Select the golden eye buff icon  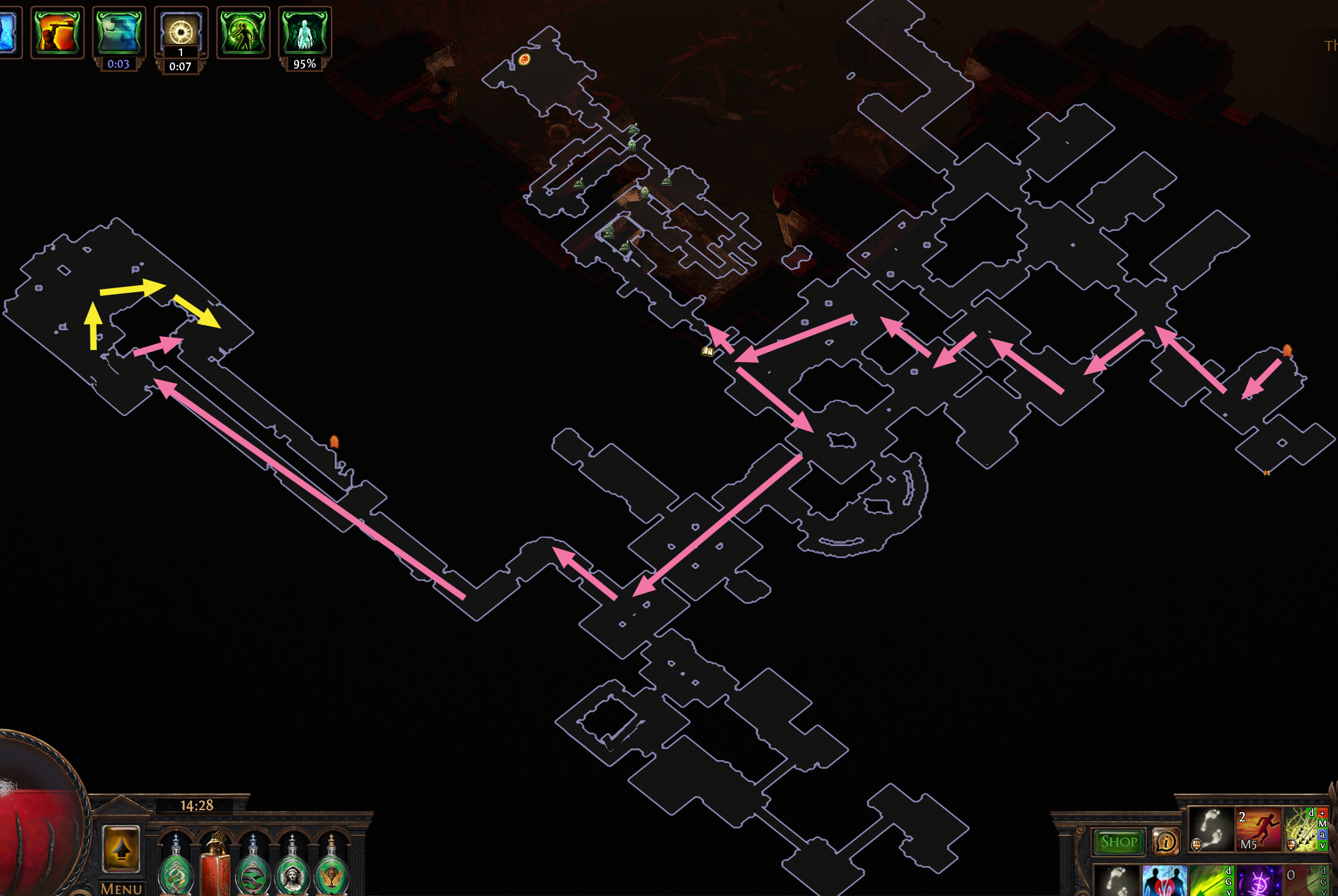coord(181,30)
